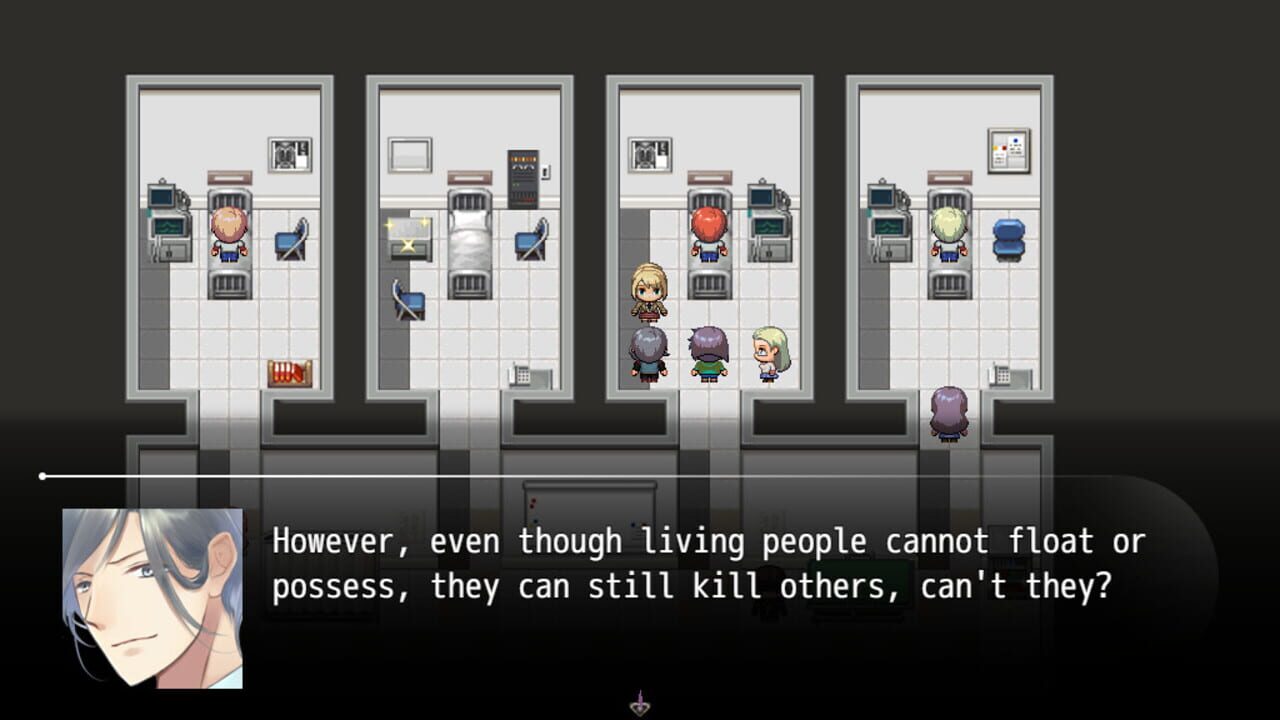
Task: Select the telephone in the second room
Action: 521,376
